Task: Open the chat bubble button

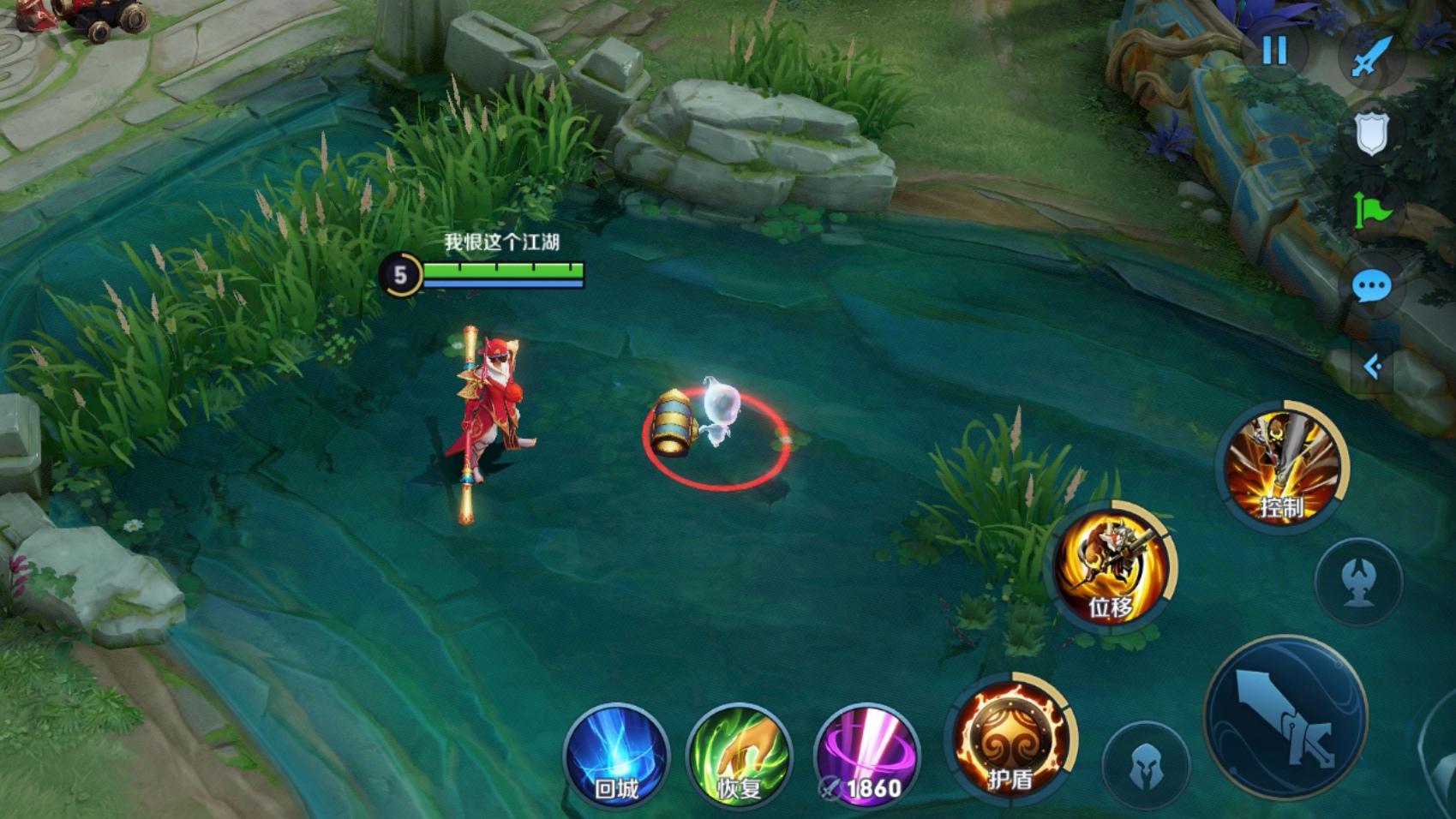Action: pyautogui.click(x=1371, y=286)
